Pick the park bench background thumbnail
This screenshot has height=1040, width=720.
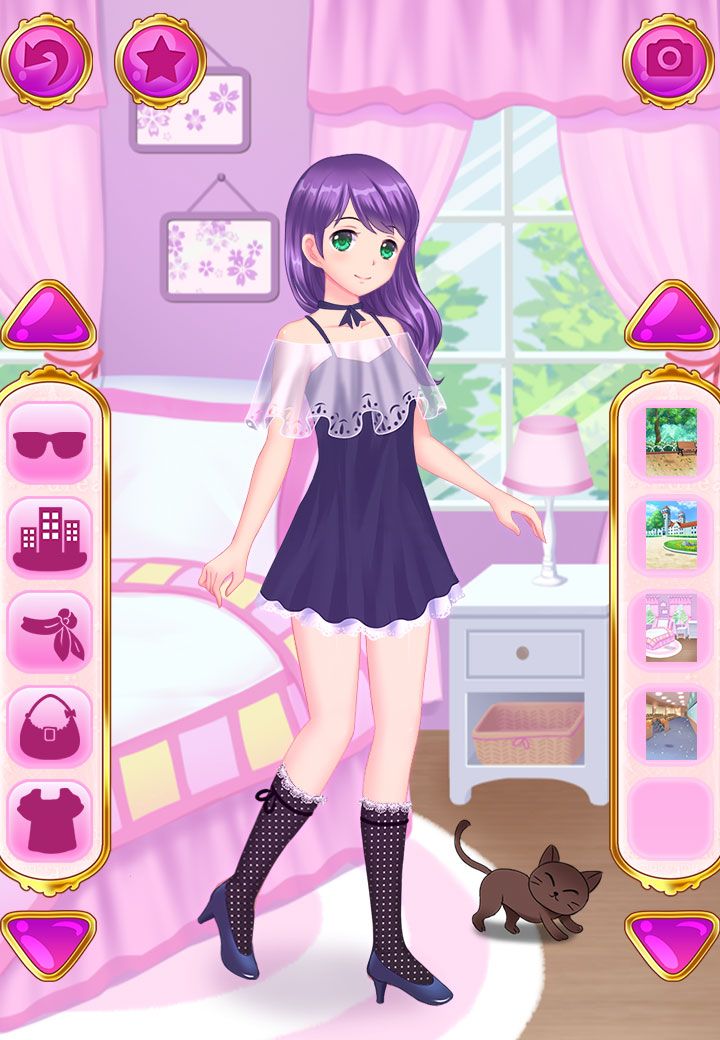[671, 441]
